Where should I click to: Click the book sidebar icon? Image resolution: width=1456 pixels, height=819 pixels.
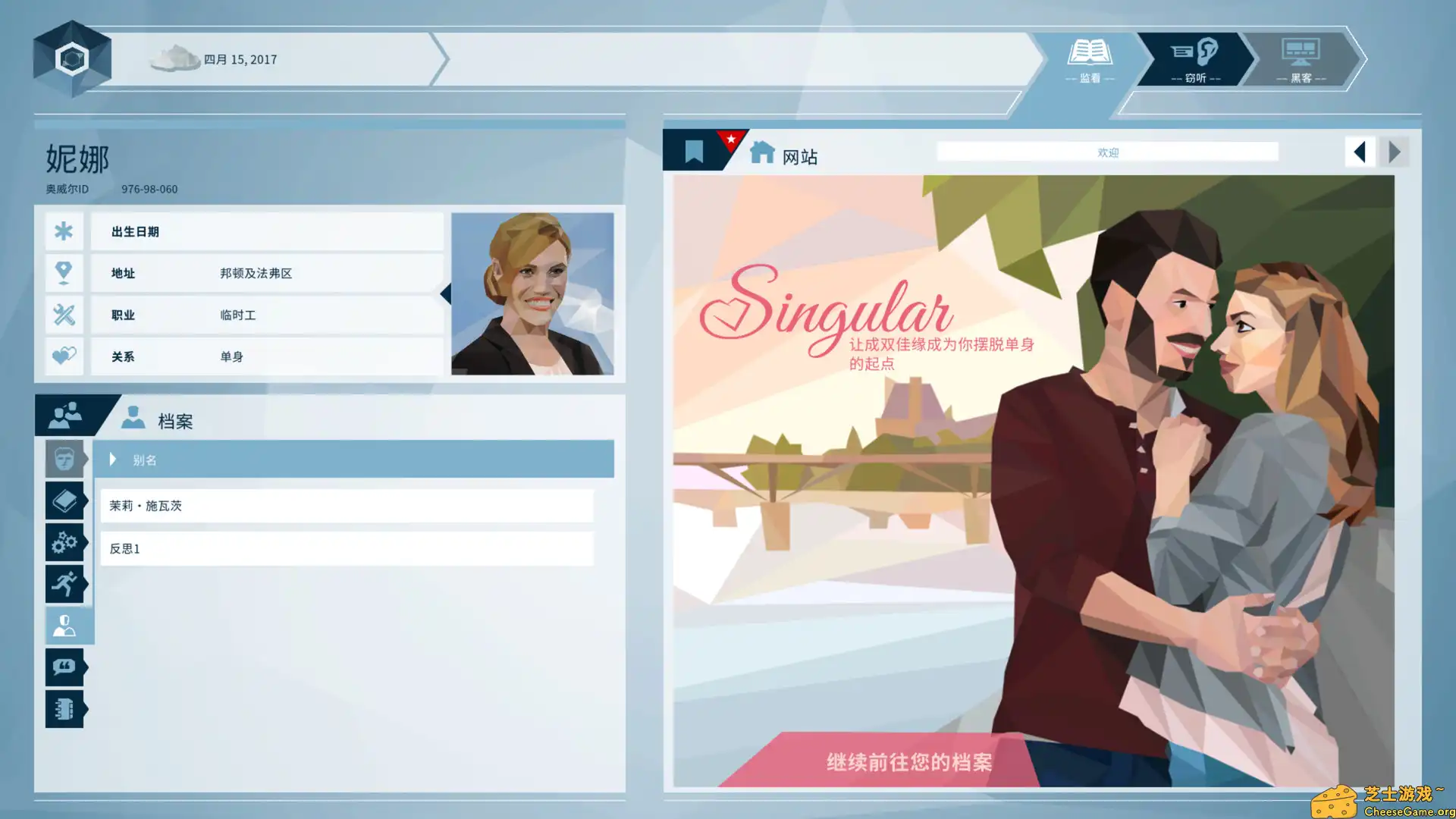pos(64,500)
